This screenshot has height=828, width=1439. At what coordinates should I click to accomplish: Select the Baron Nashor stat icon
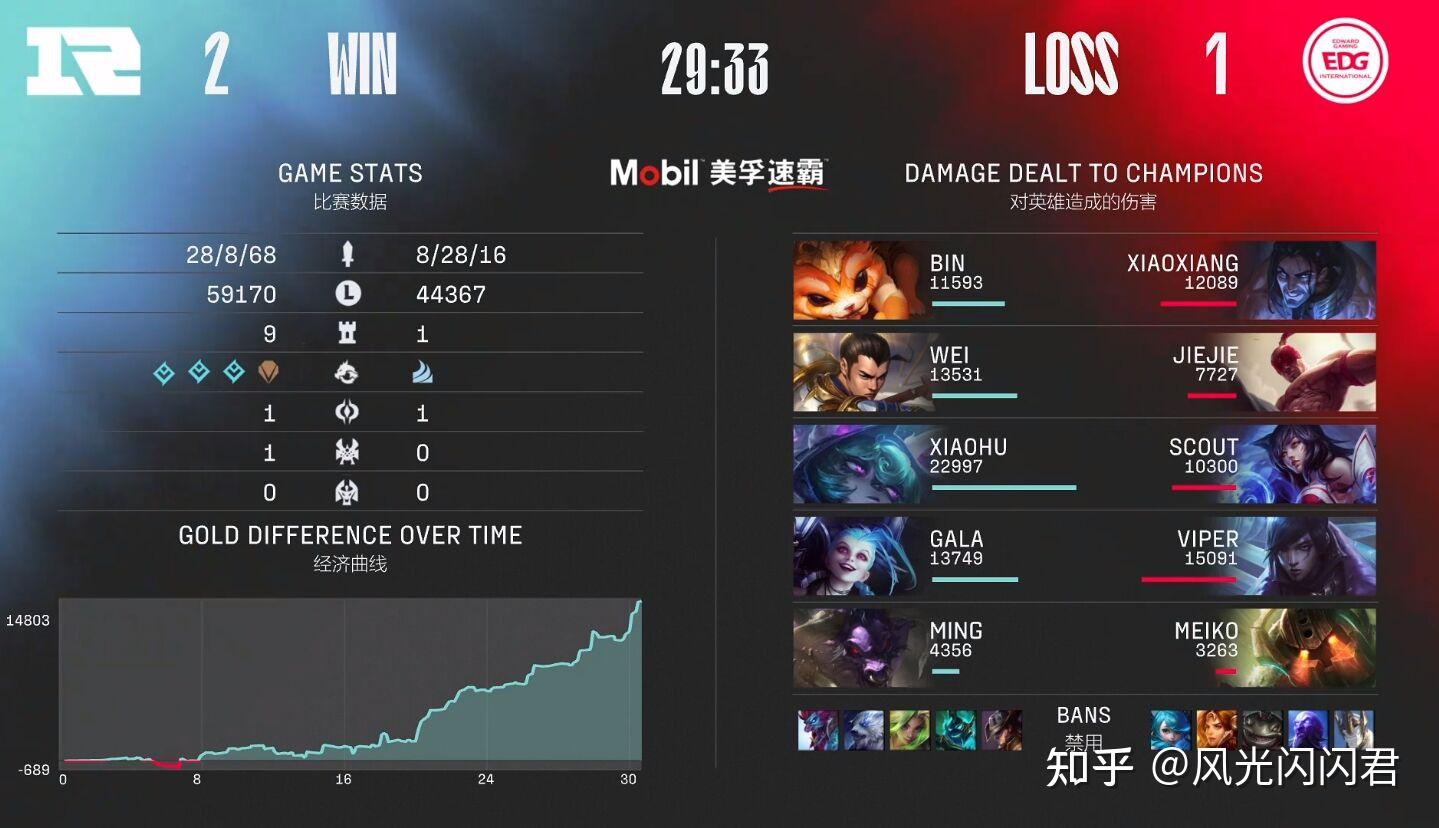[349, 451]
